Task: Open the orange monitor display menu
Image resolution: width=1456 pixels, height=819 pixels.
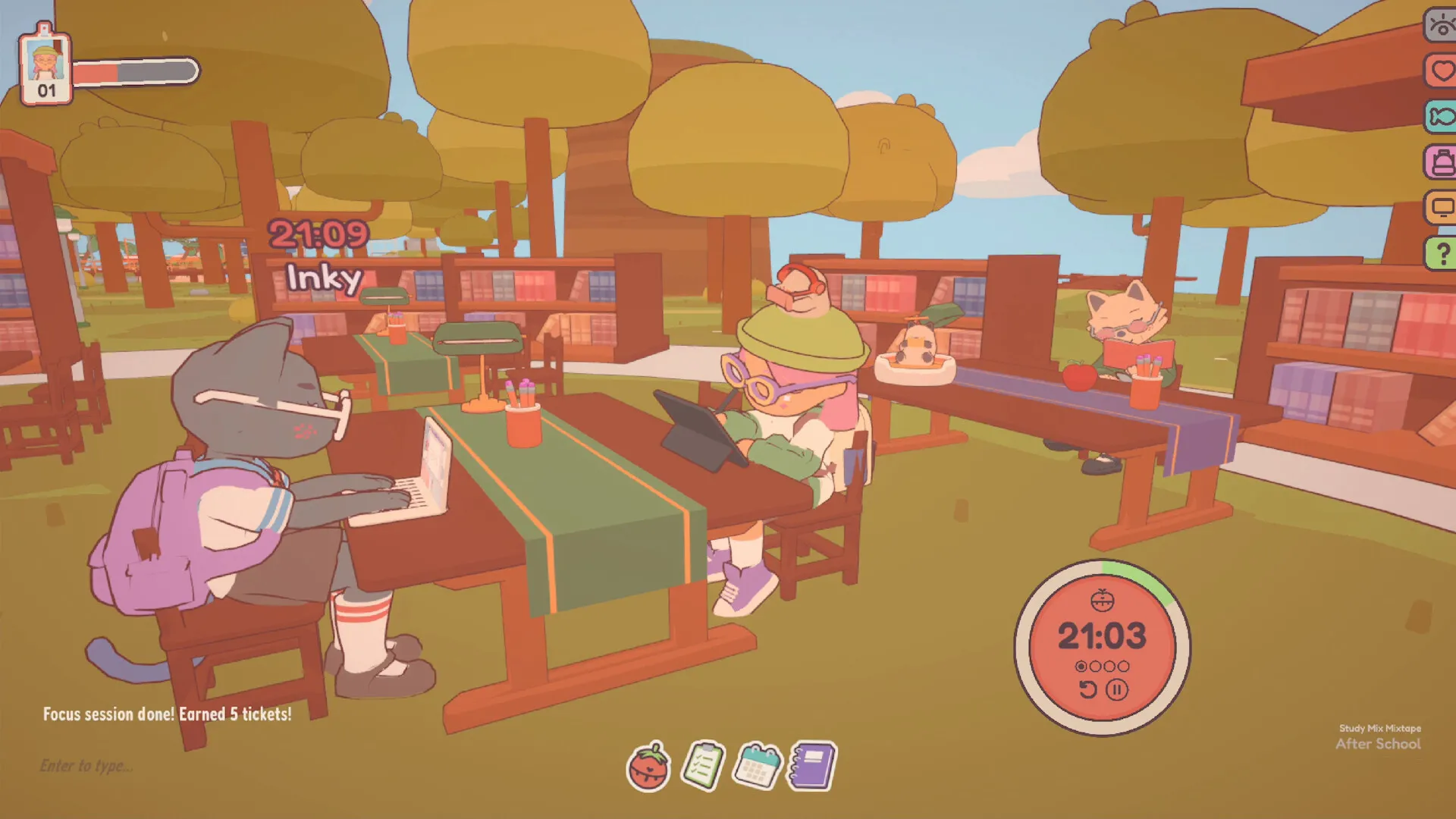Action: (x=1441, y=207)
